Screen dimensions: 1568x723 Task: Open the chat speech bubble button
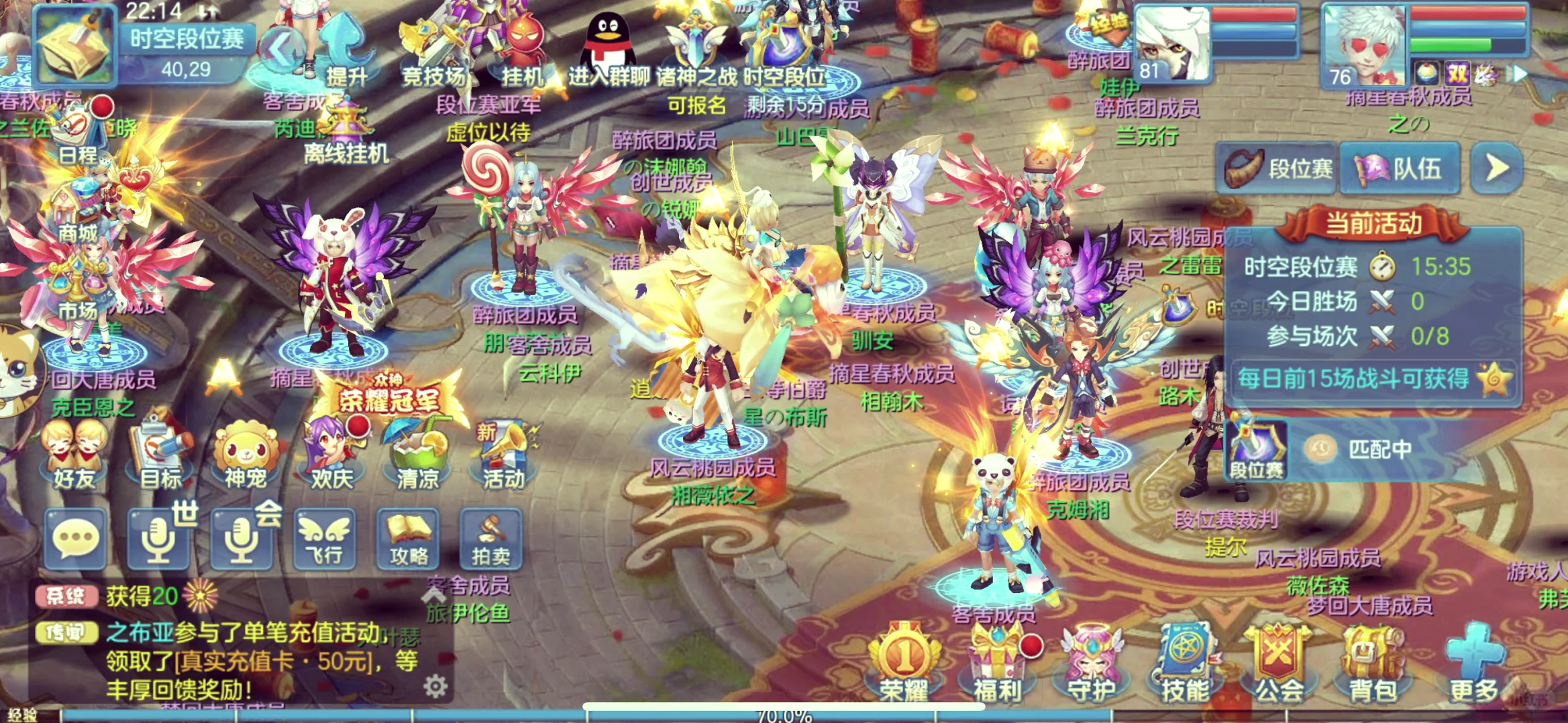[x=75, y=540]
